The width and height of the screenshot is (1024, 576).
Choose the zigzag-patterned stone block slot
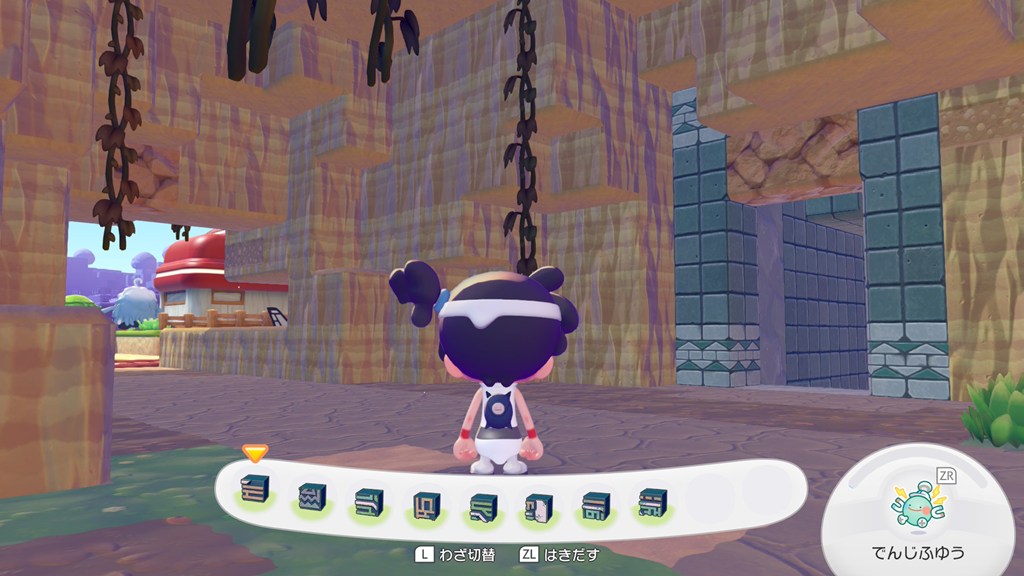pos(312,495)
